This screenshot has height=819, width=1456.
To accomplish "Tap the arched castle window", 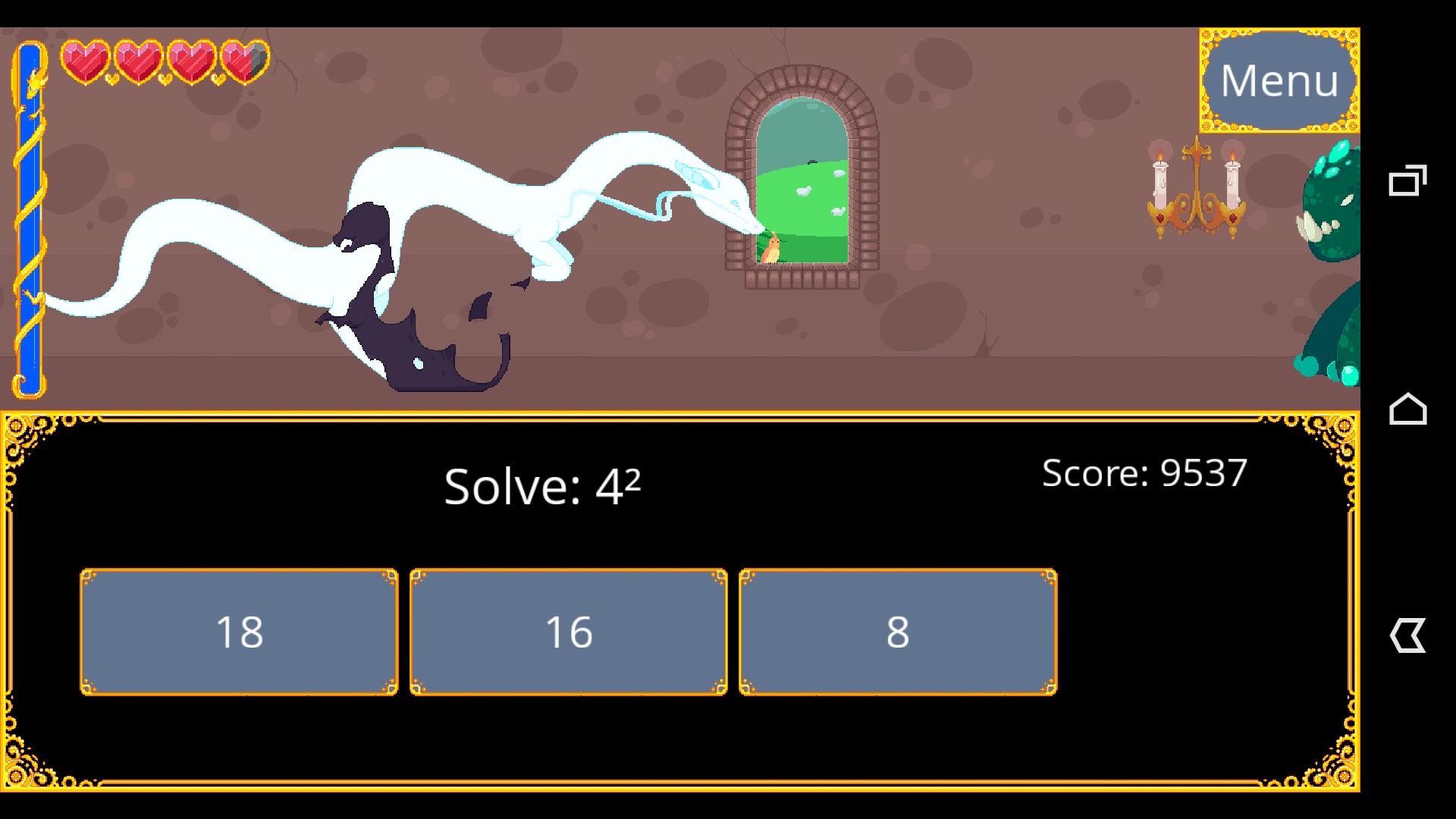I will click(x=804, y=174).
